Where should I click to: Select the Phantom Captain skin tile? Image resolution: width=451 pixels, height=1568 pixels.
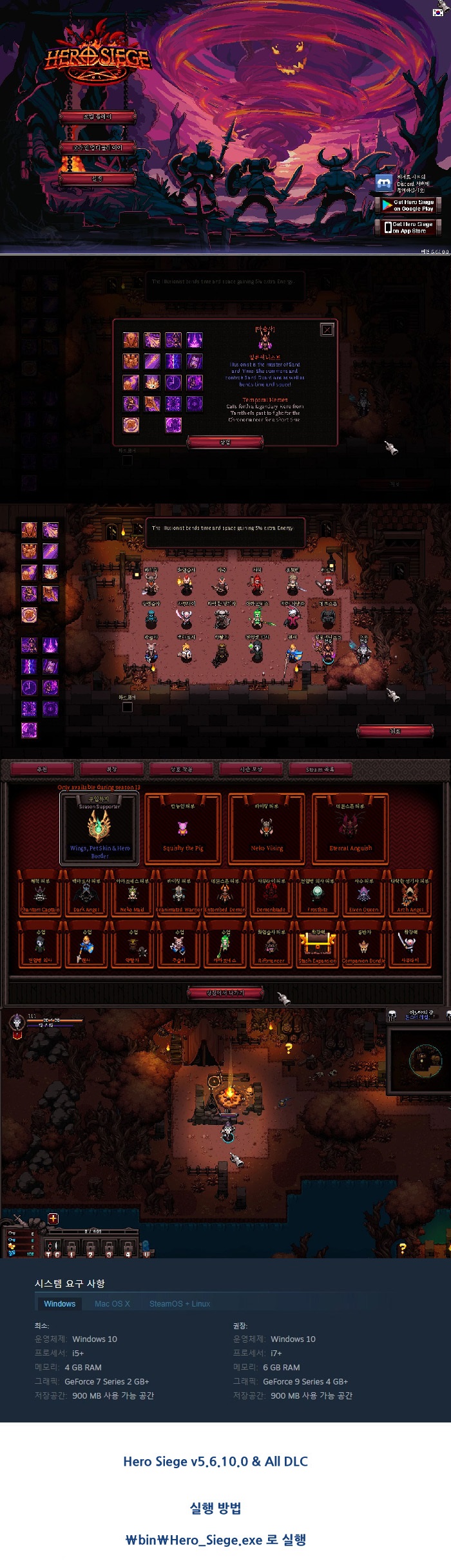coord(40,896)
